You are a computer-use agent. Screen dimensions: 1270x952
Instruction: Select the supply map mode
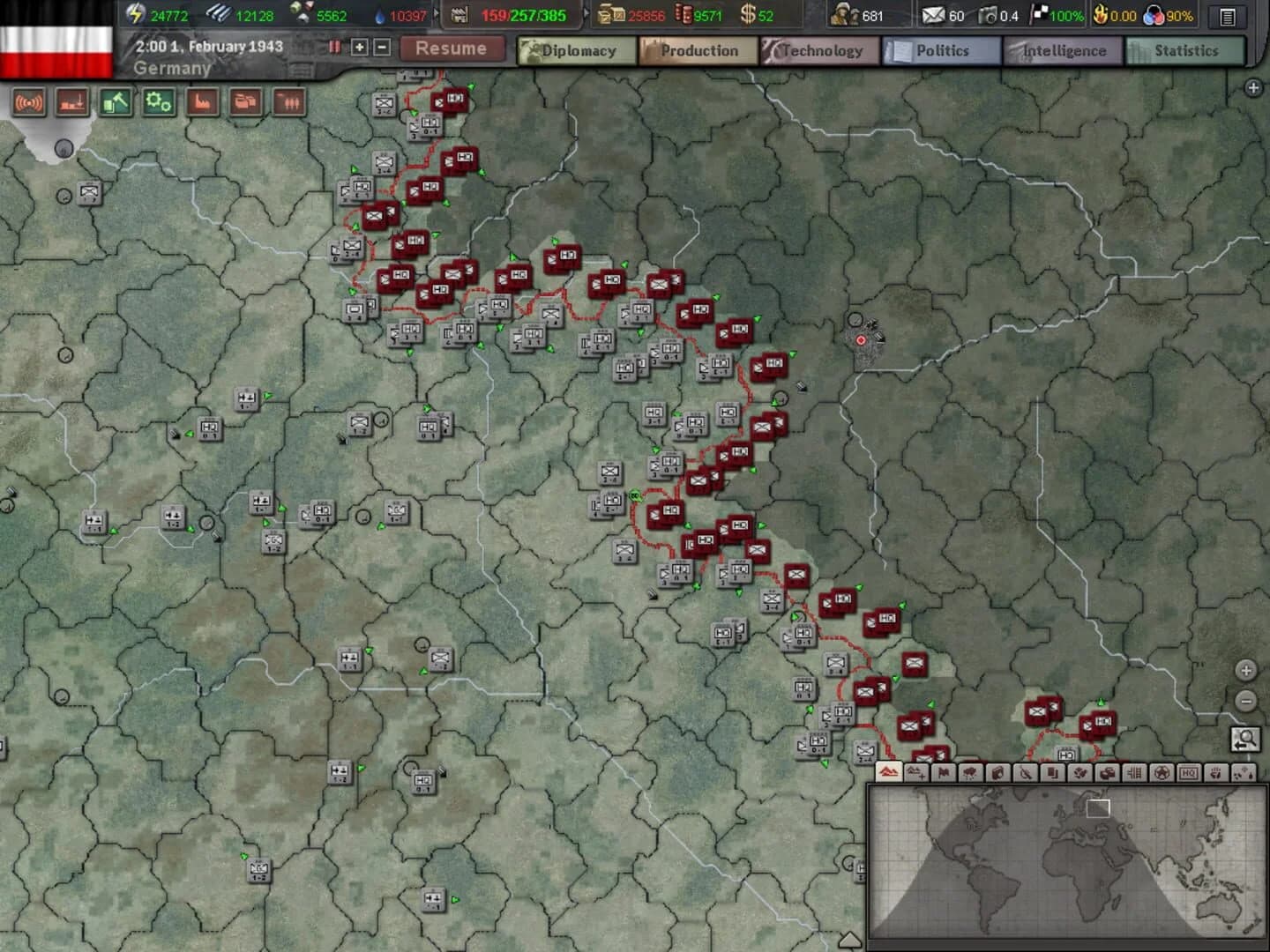tap(1105, 772)
